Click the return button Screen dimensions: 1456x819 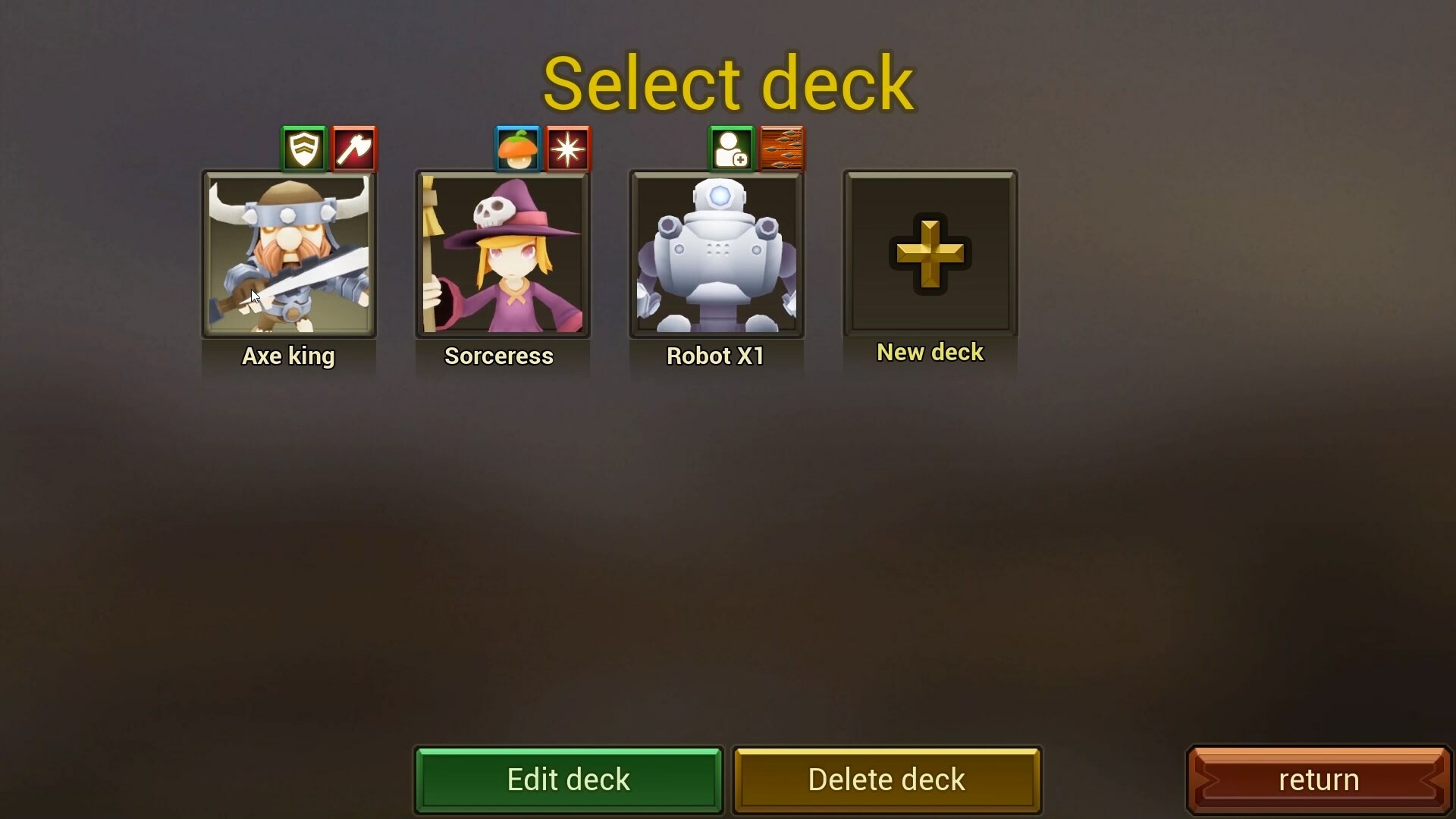click(x=1319, y=780)
